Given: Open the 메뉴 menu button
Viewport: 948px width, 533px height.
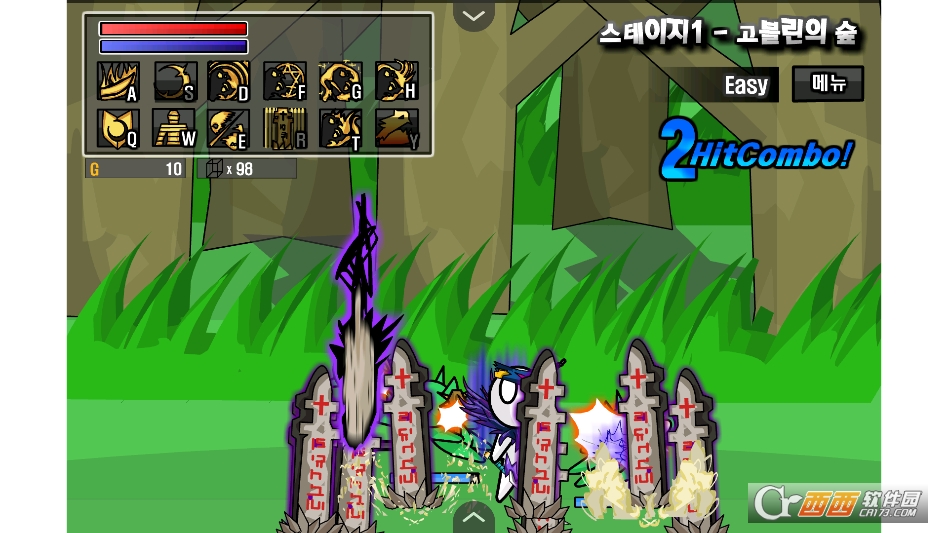Looking at the screenshot, I should [x=828, y=84].
